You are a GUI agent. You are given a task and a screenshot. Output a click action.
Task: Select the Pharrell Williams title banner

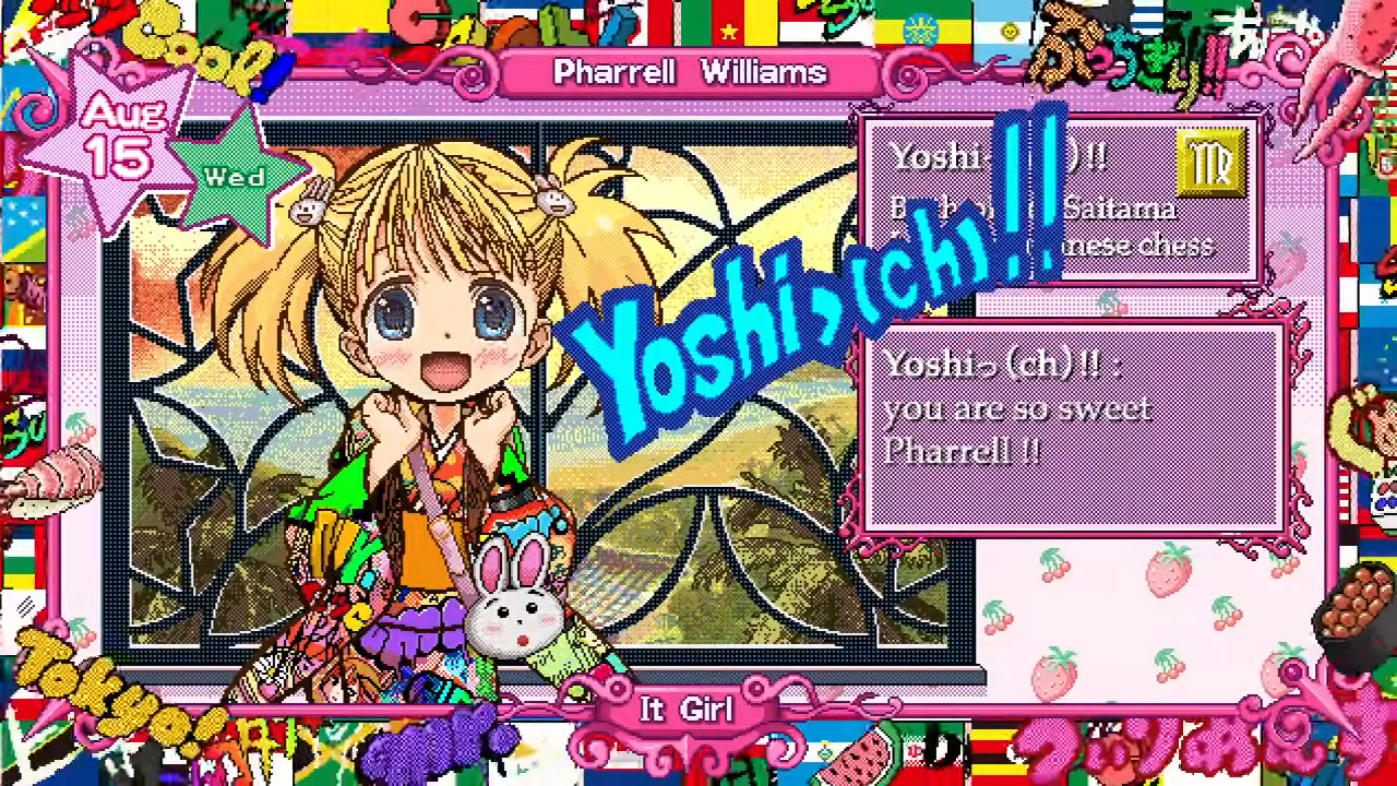[x=690, y=72]
